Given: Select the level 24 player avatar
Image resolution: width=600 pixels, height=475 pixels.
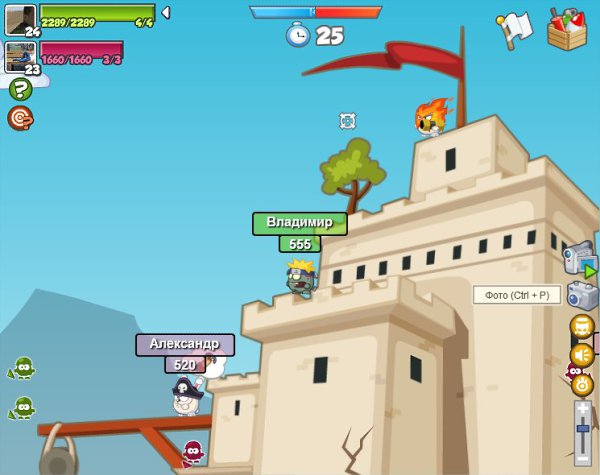Looking at the screenshot, I should (x=20, y=20).
